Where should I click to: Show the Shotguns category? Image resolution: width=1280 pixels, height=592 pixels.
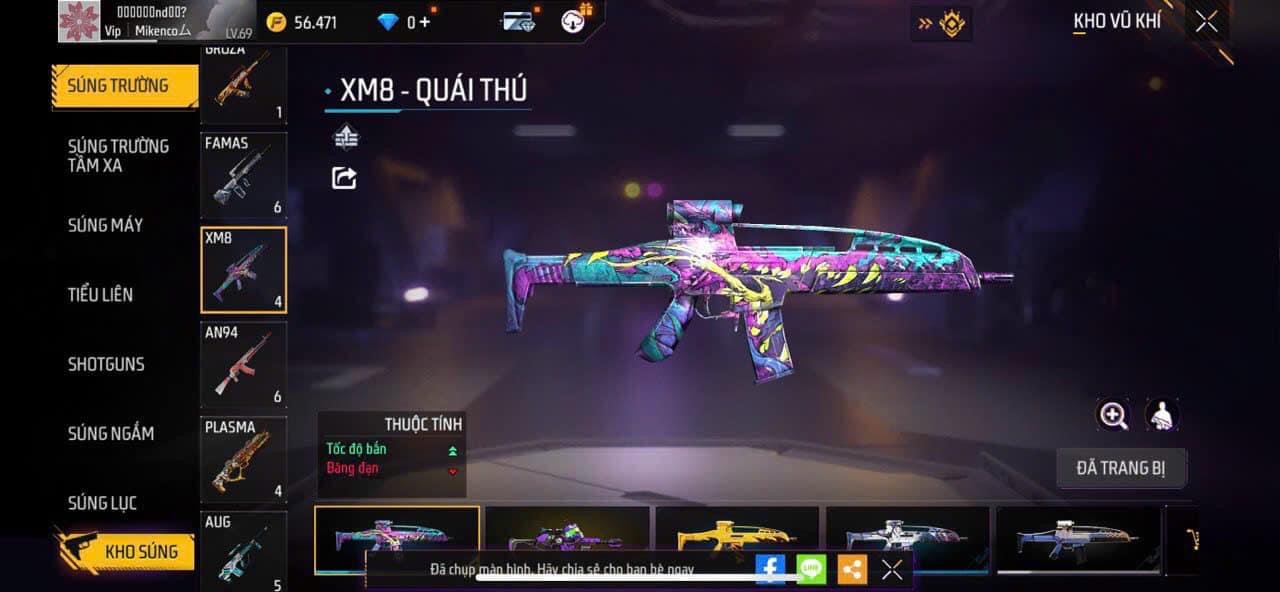106,364
